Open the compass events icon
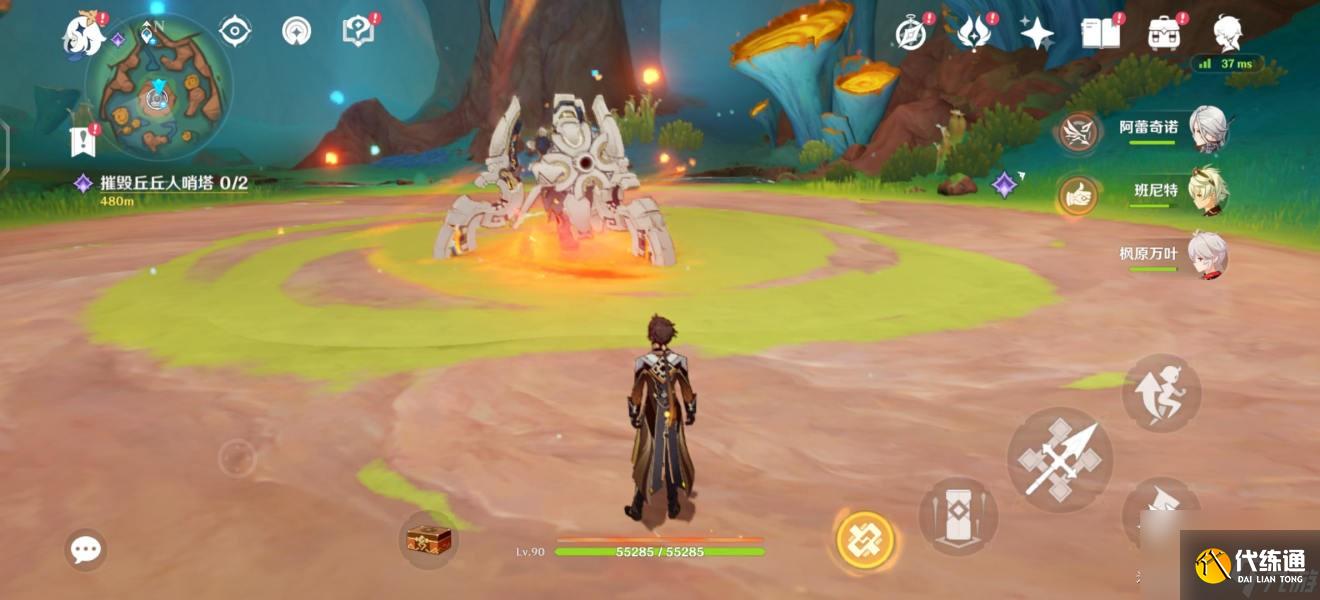This screenshot has width=1320, height=600. 911,33
